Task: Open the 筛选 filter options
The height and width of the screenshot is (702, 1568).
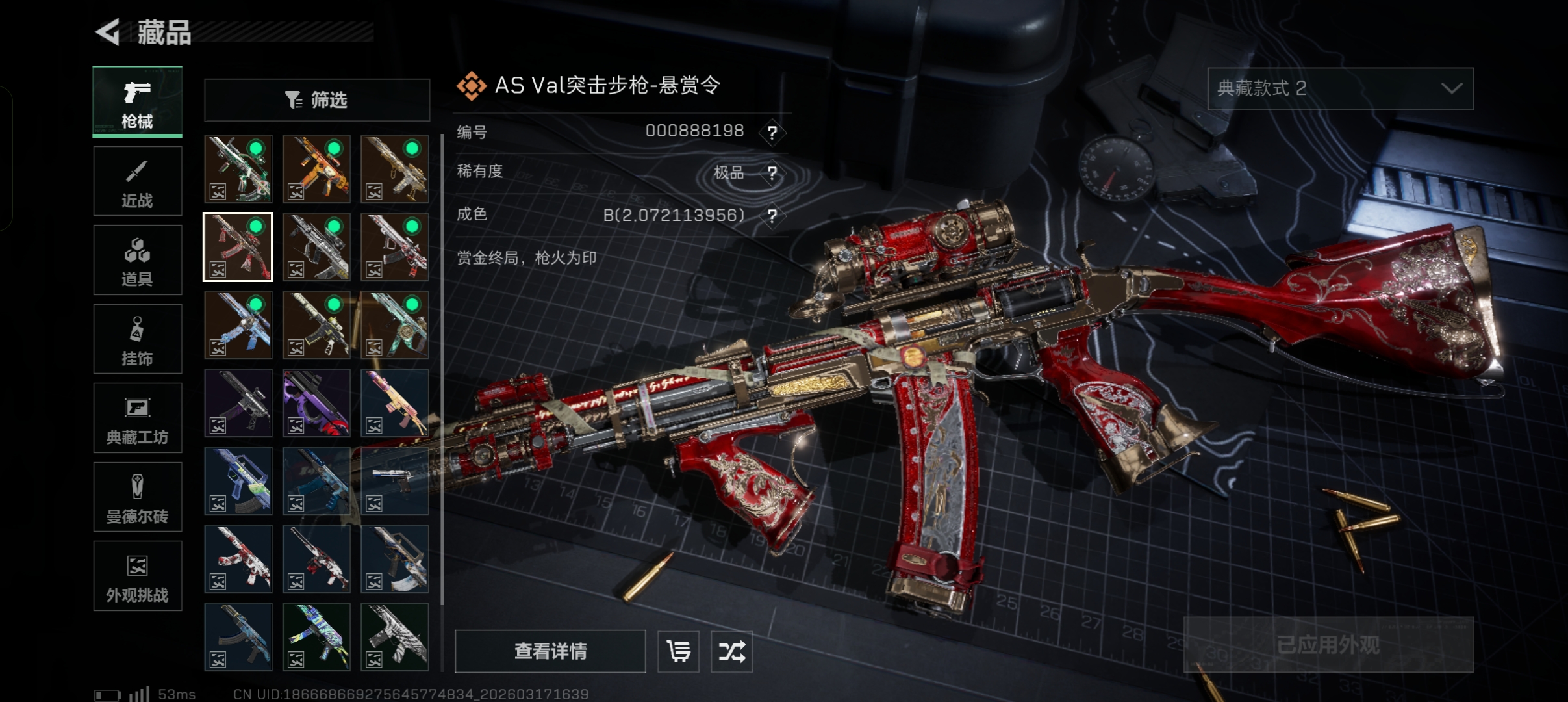Action: tap(316, 100)
